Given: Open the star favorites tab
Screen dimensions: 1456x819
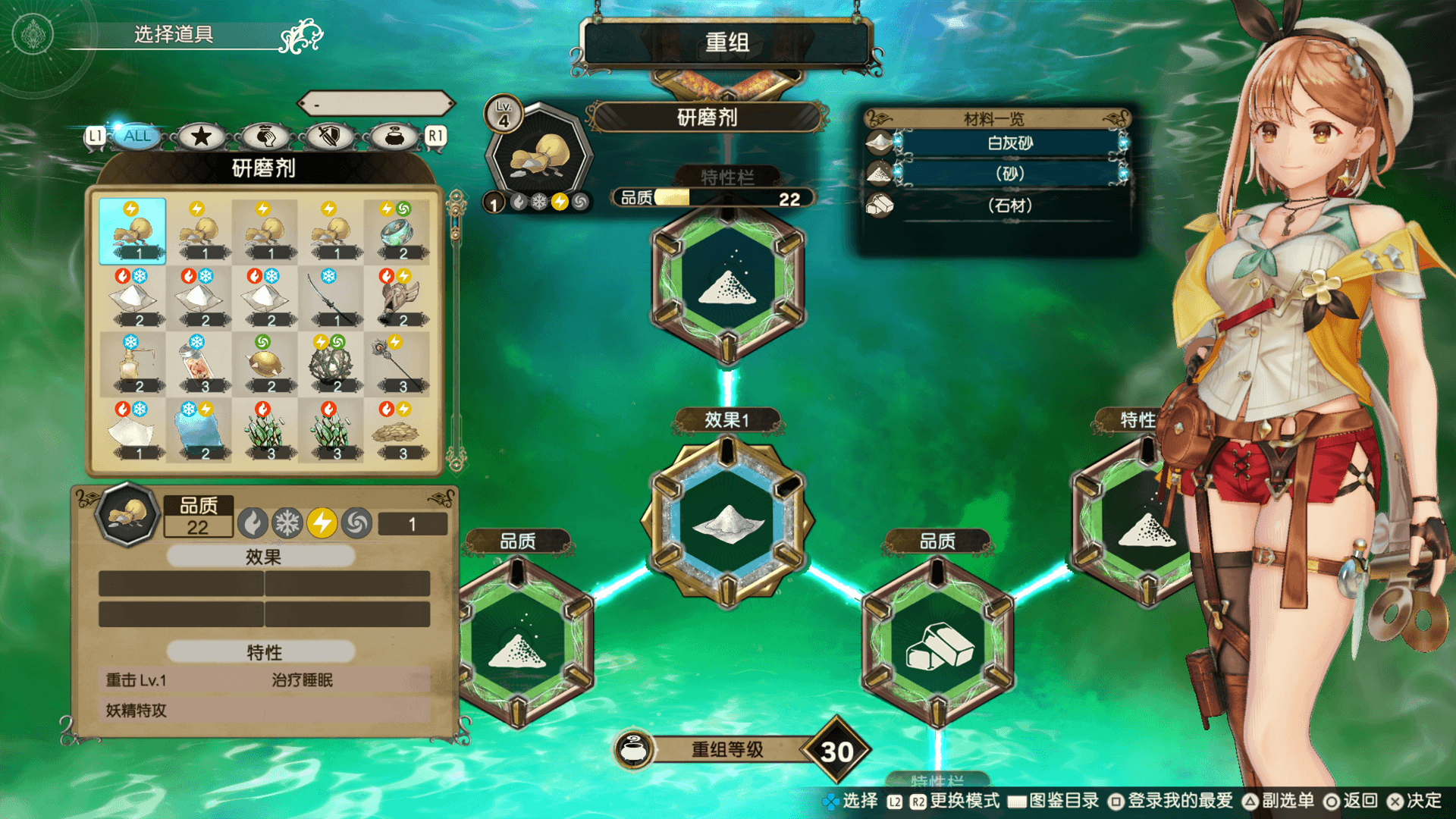Looking at the screenshot, I should pyautogui.click(x=201, y=136).
